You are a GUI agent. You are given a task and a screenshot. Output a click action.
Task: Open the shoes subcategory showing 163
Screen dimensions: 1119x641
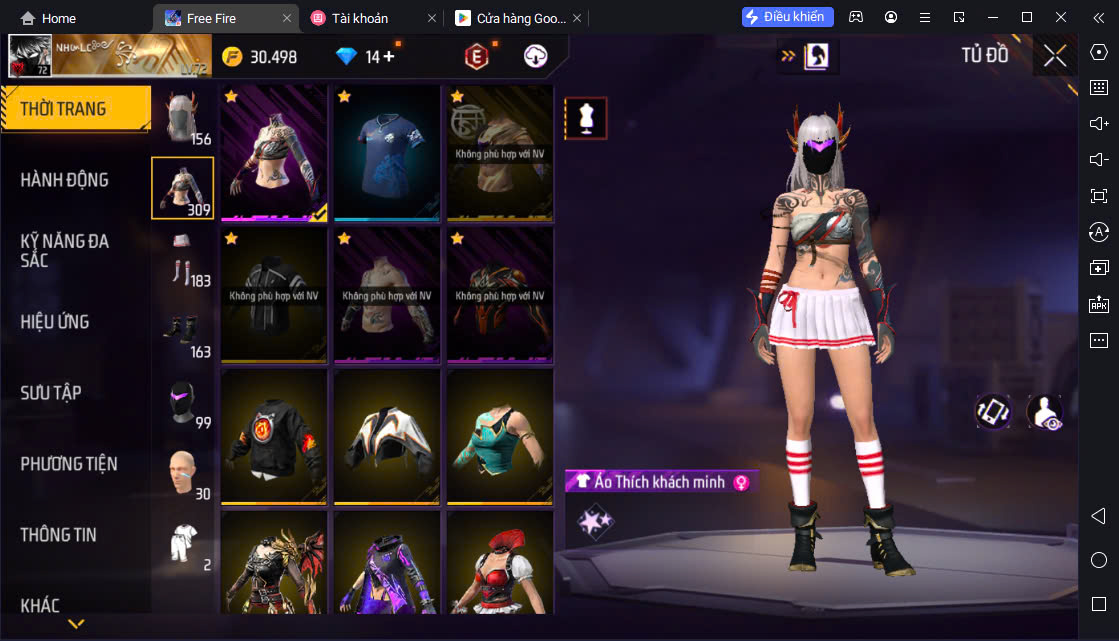(182, 330)
